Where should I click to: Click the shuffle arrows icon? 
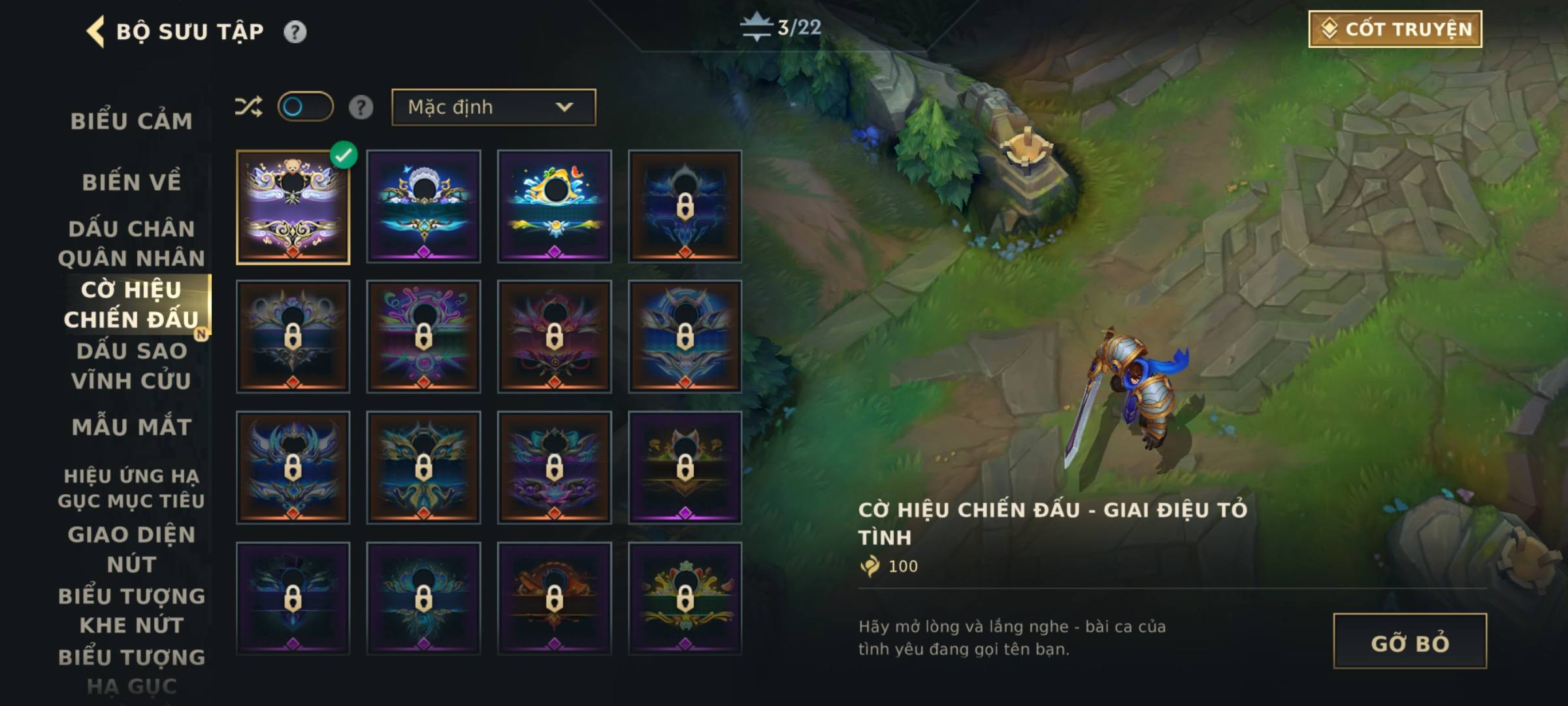pyautogui.click(x=248, y=107)
